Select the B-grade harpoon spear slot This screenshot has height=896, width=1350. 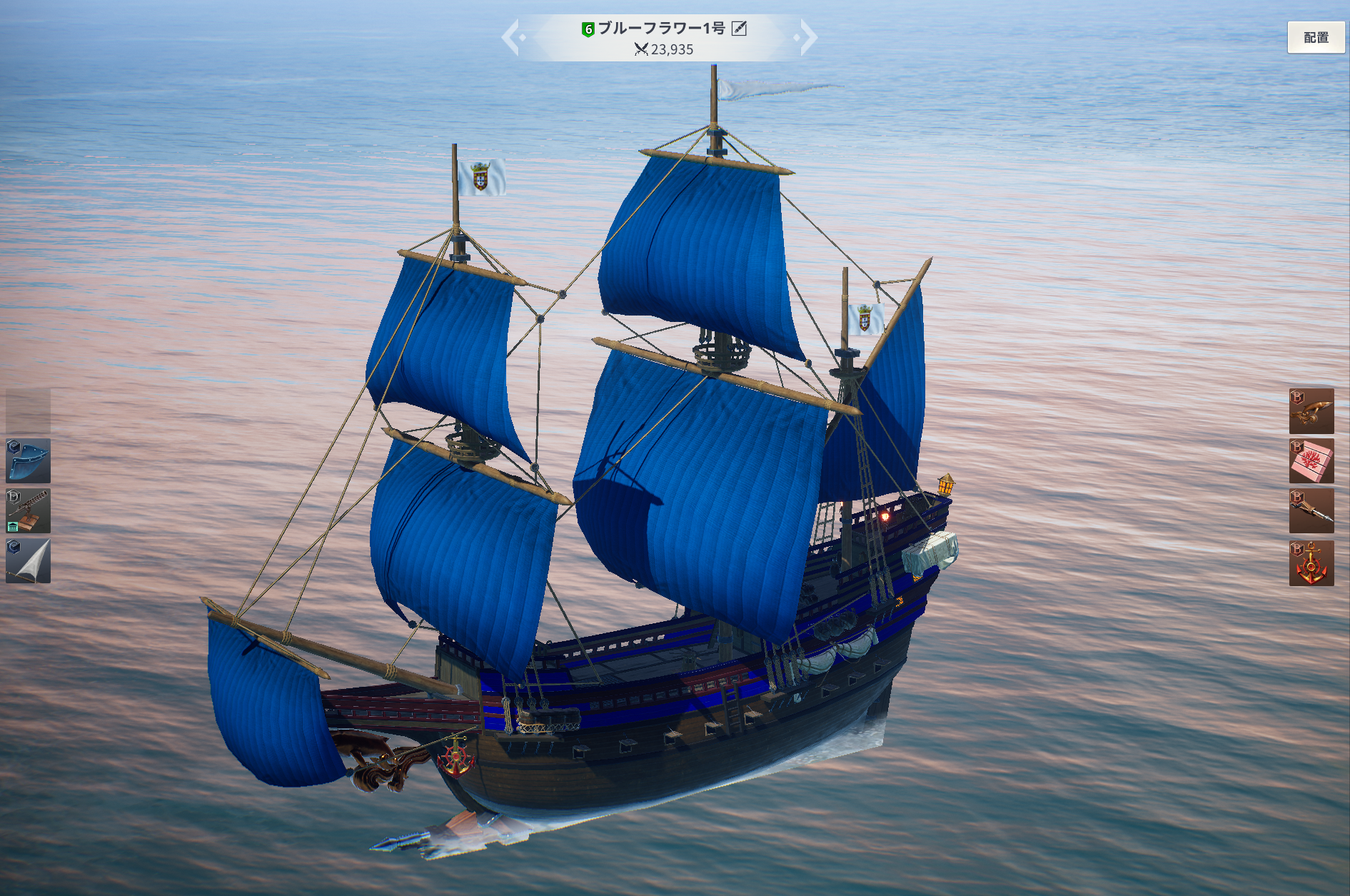(x=1311, y=511)
